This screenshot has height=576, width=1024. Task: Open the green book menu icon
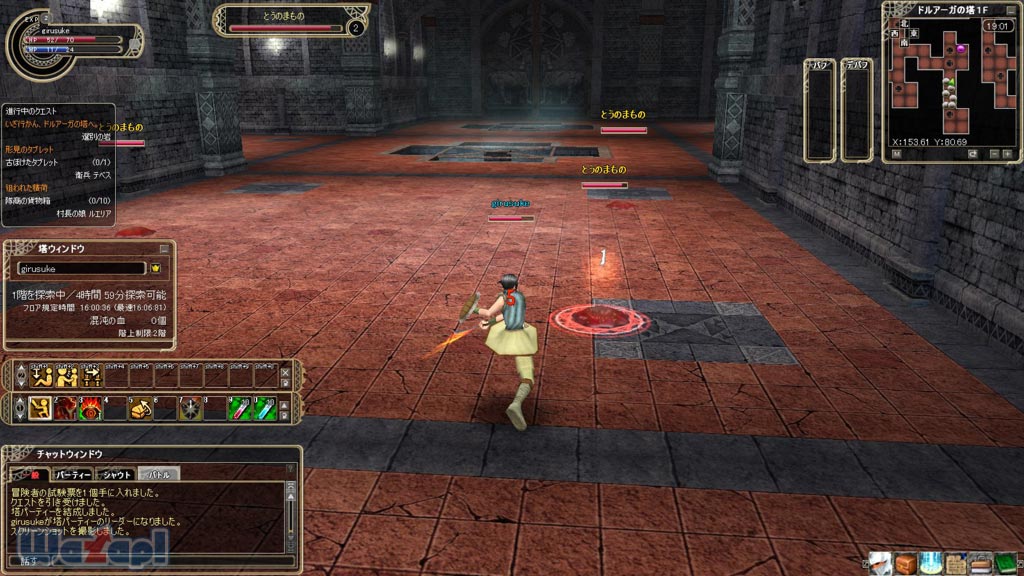click(x=1005, y=563)
